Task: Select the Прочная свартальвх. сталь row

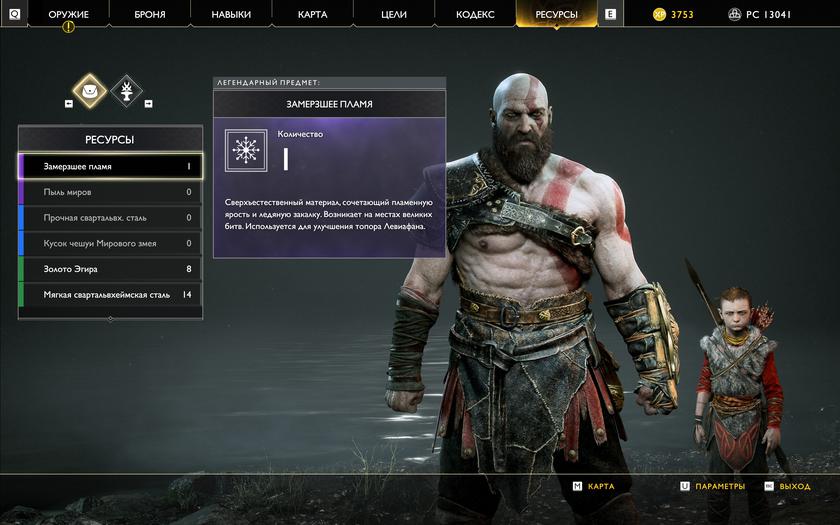Action: [x=110, y=218]
